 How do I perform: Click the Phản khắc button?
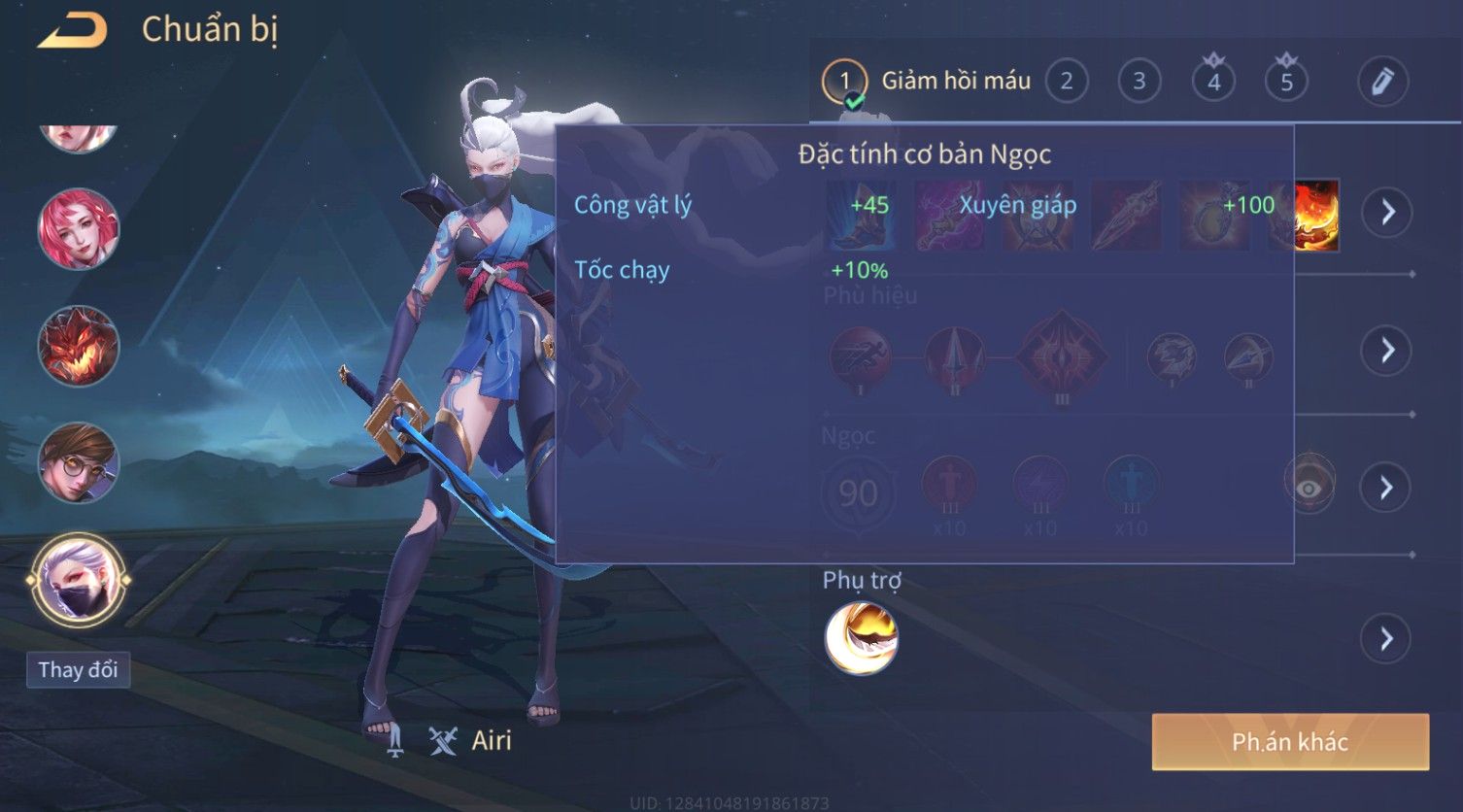1289,742
